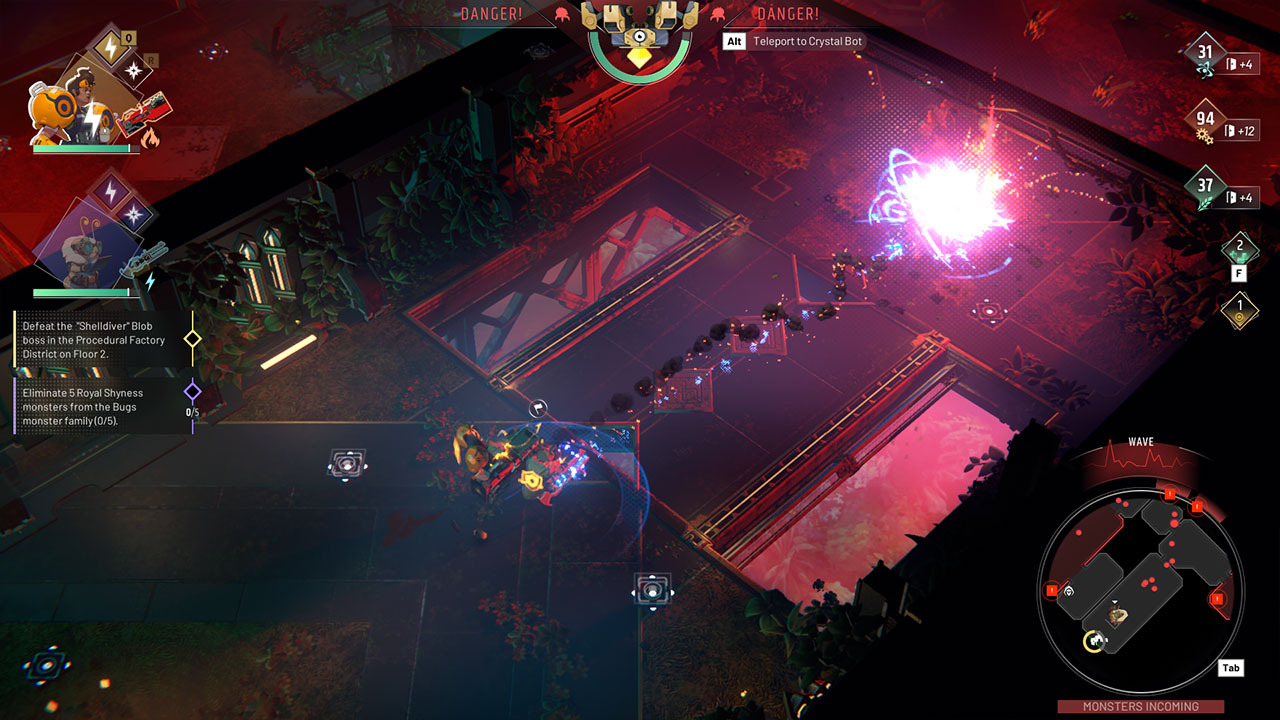Image resolution: width=1280 pixels, height=720 pixels.
Task: Click the Crystal Bot status icon
Action: [x=640, y=38]
